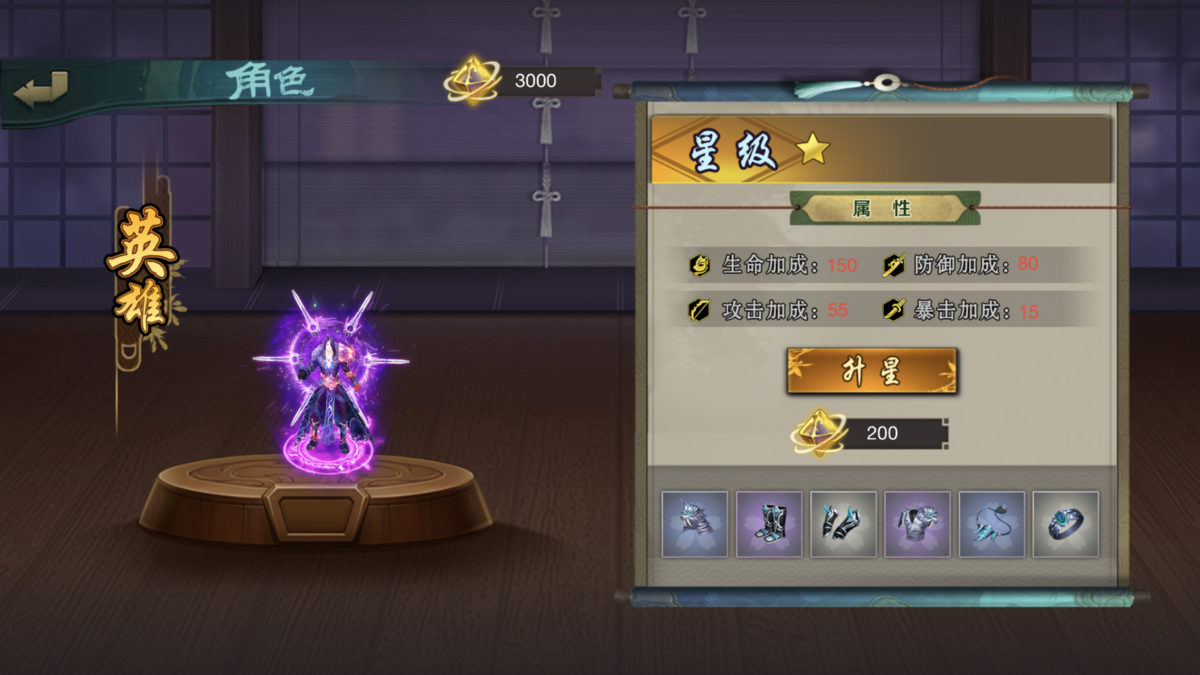Select the boots equipment slot

tap(769, 524)
